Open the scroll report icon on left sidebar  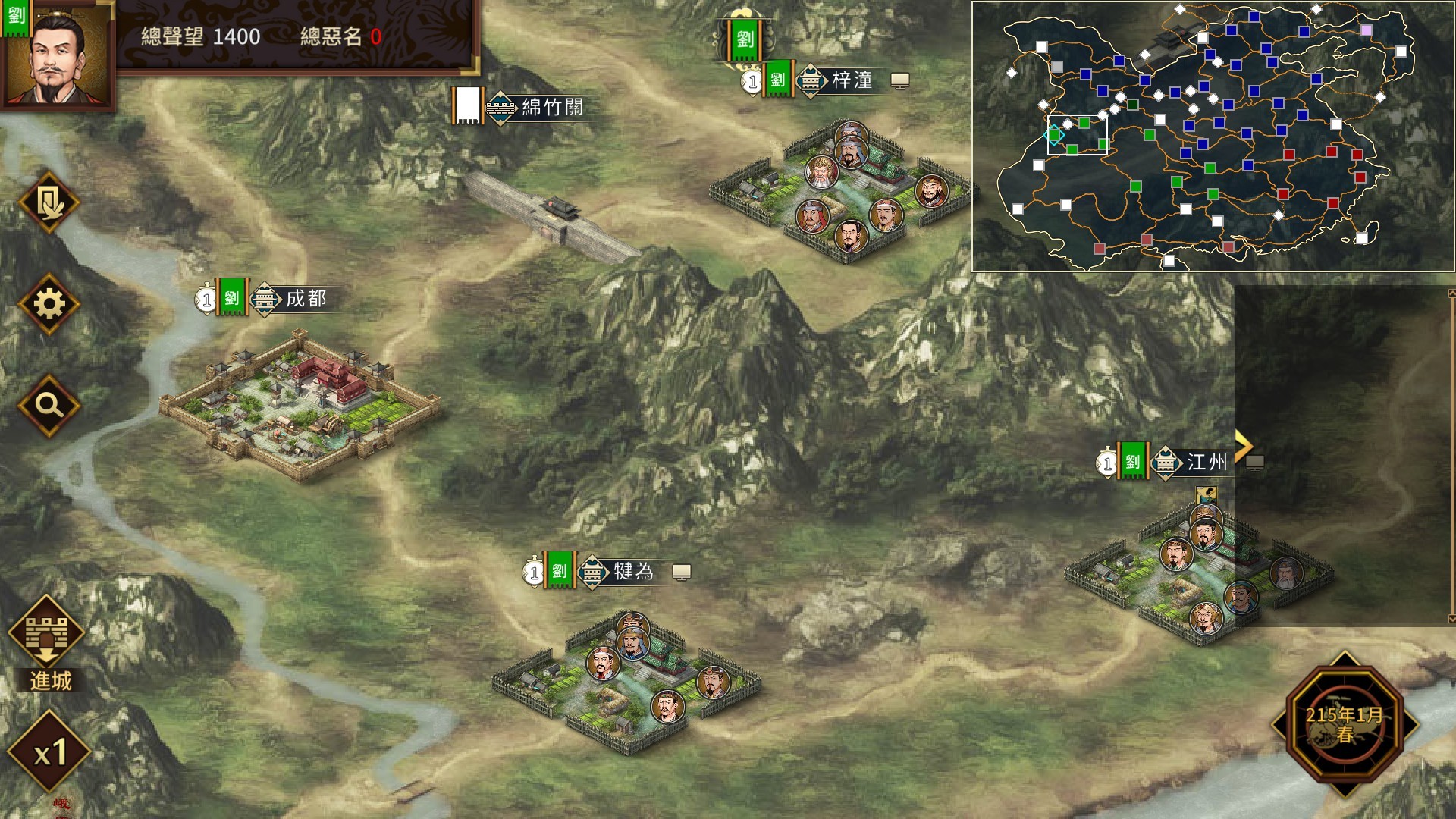click(50, 201)
